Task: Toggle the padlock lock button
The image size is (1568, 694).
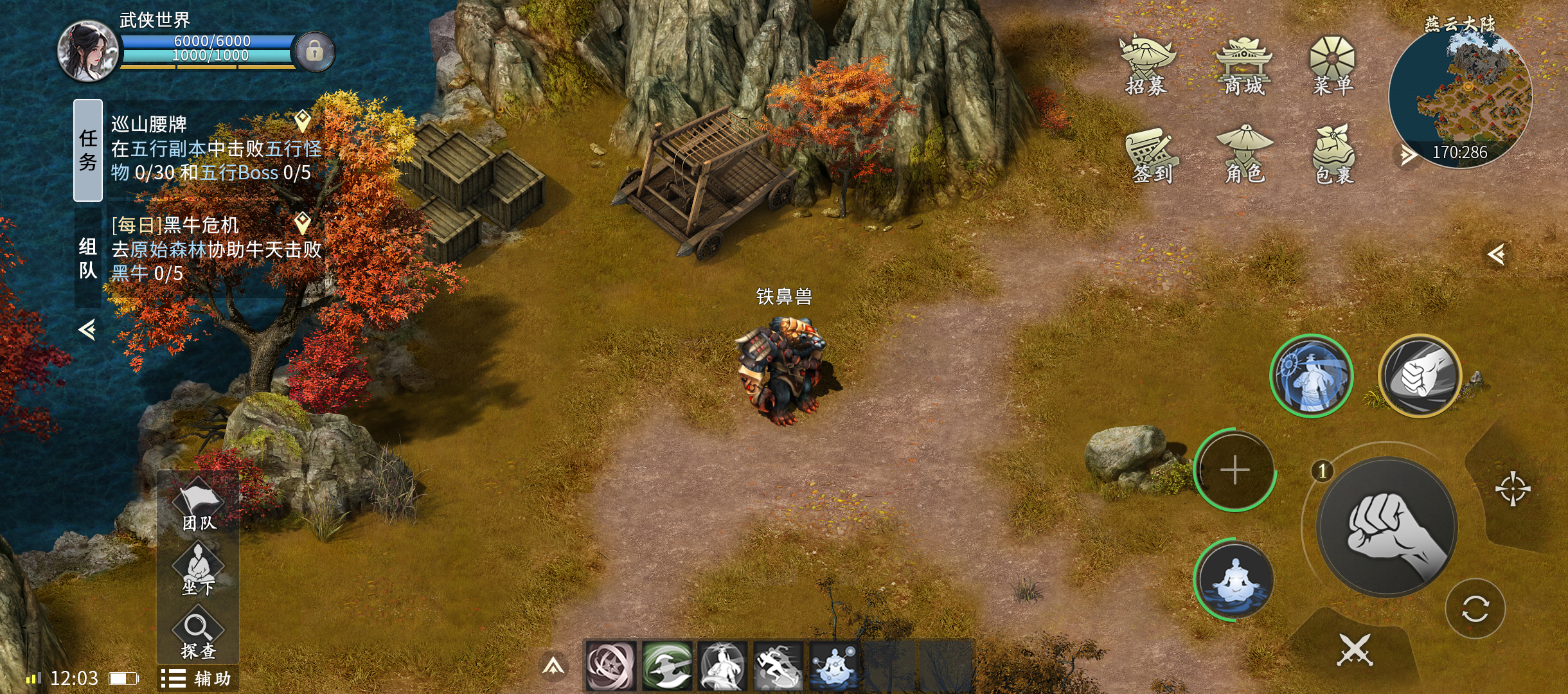Action: (314, 51)
